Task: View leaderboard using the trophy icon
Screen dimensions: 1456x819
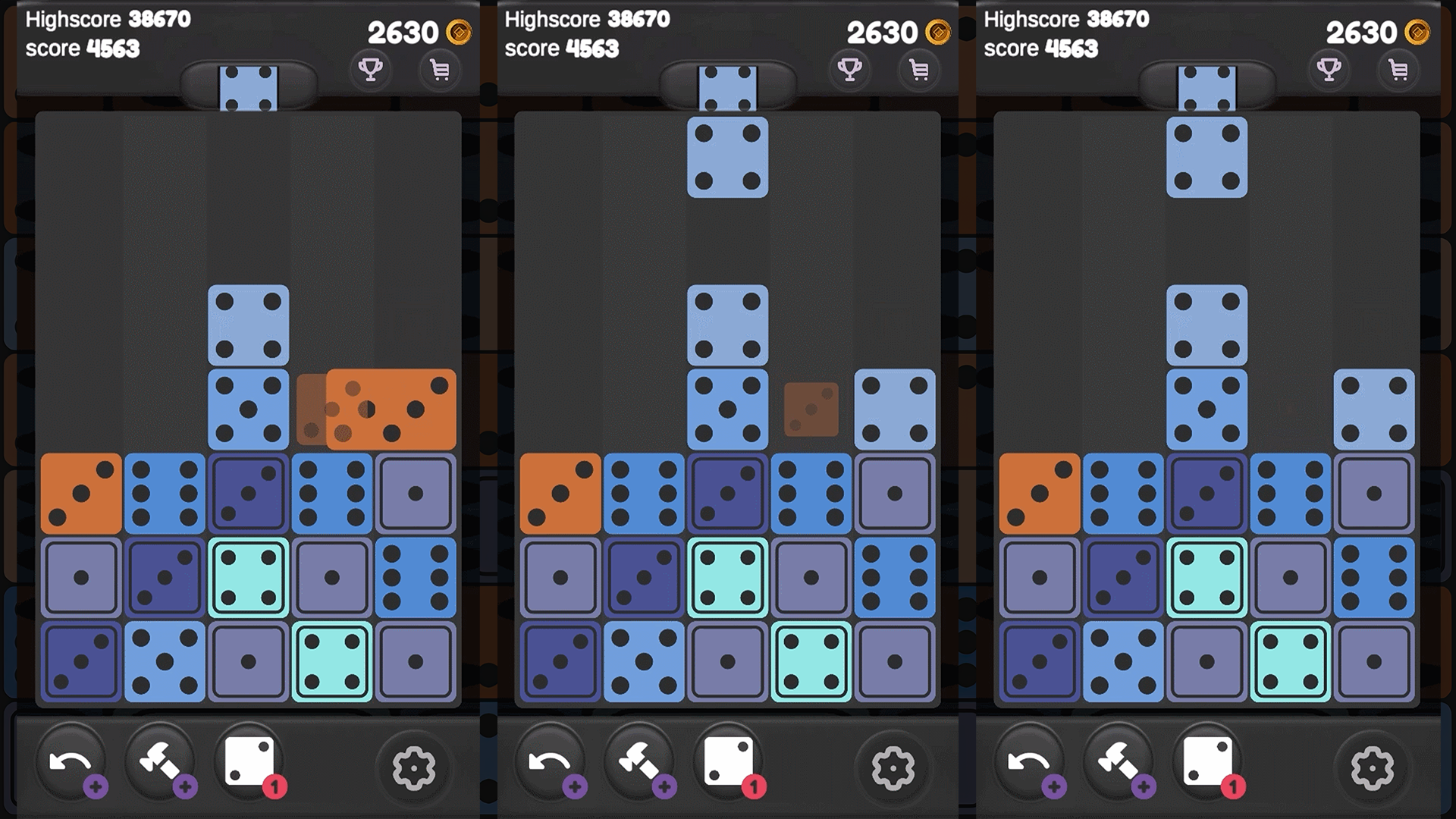Action: point(371,71)
